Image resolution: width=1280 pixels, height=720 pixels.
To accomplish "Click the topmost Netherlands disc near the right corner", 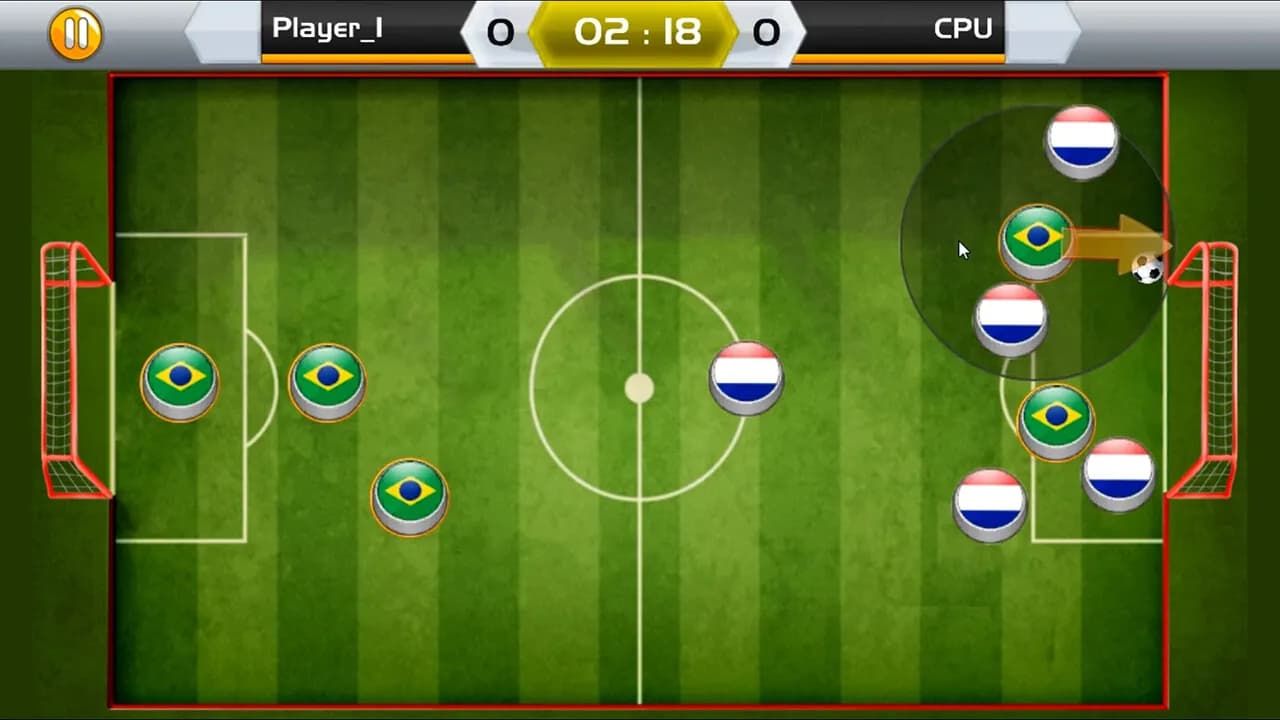I will pos(1083,141).
